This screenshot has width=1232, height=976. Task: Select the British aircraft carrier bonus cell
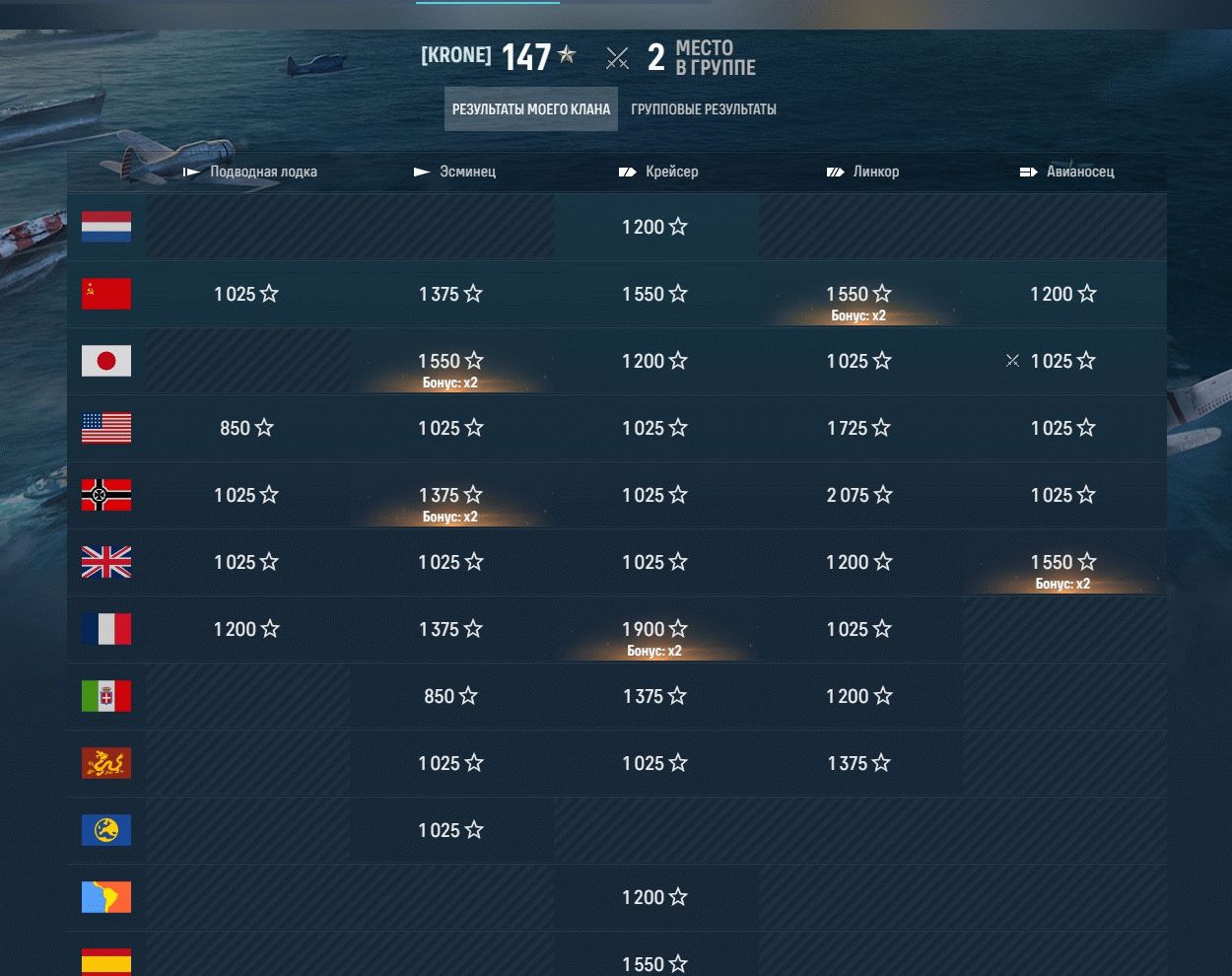1062,564
